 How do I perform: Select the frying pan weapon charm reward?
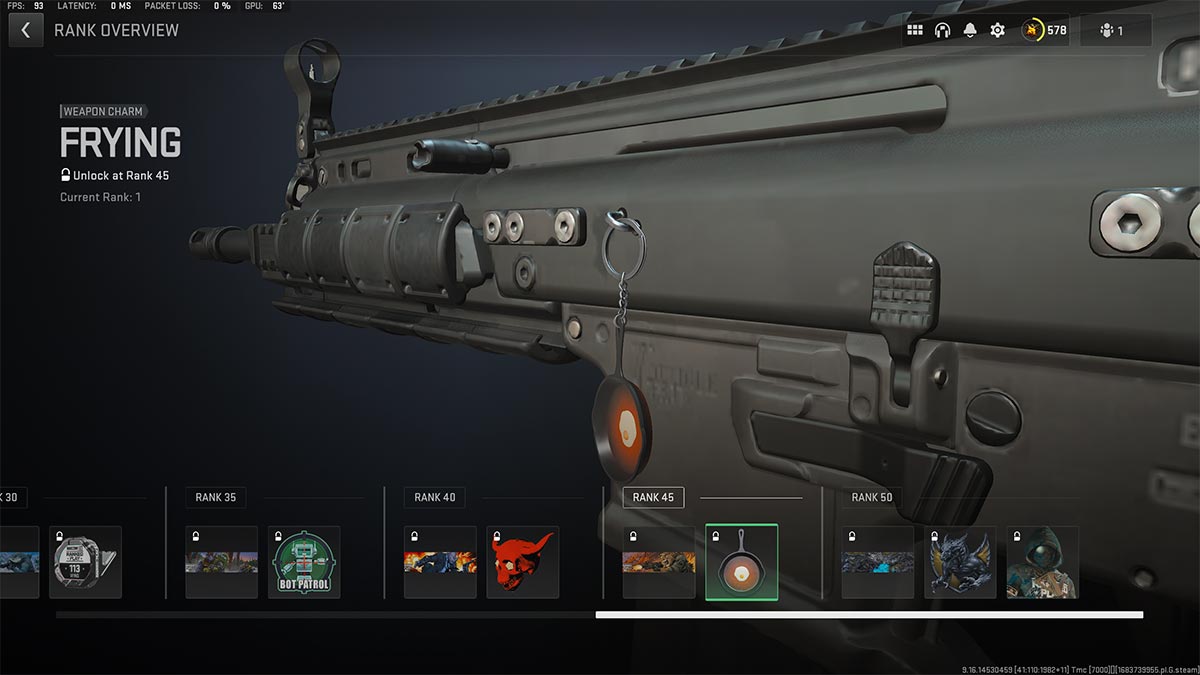[x=741, y=562]
